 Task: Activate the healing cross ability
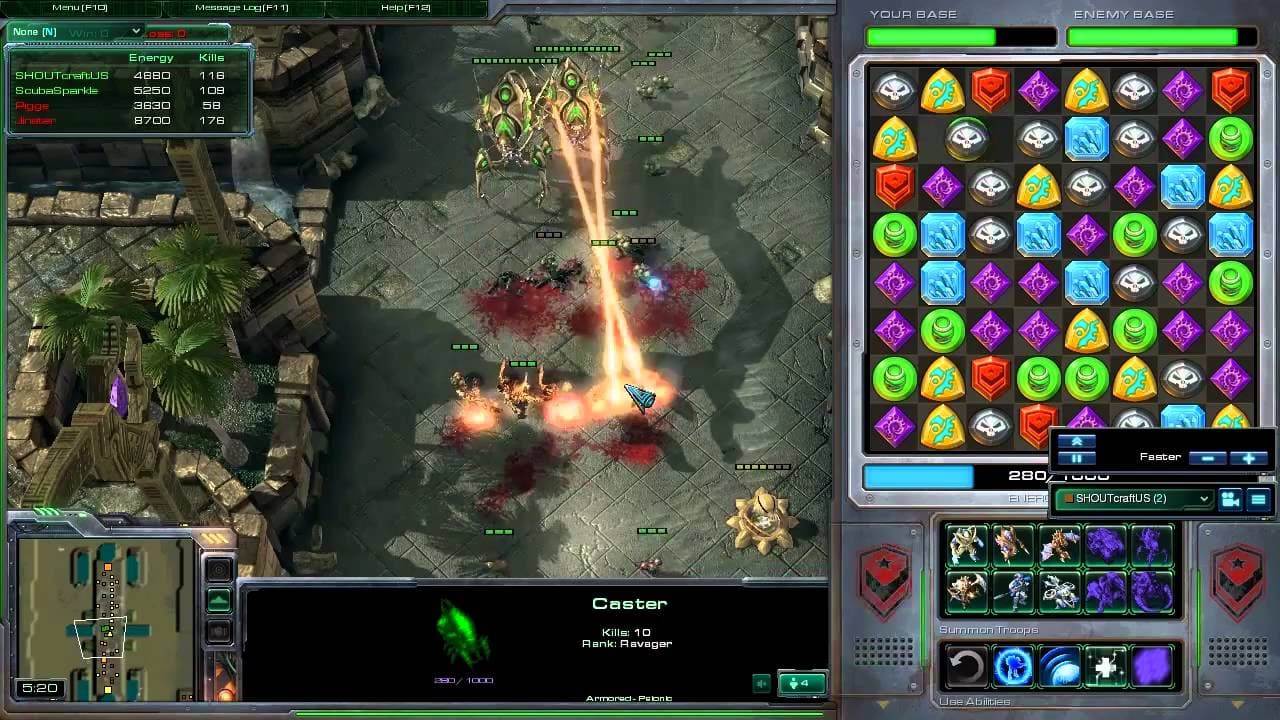pyautogui.click(x=1105, y=667)
